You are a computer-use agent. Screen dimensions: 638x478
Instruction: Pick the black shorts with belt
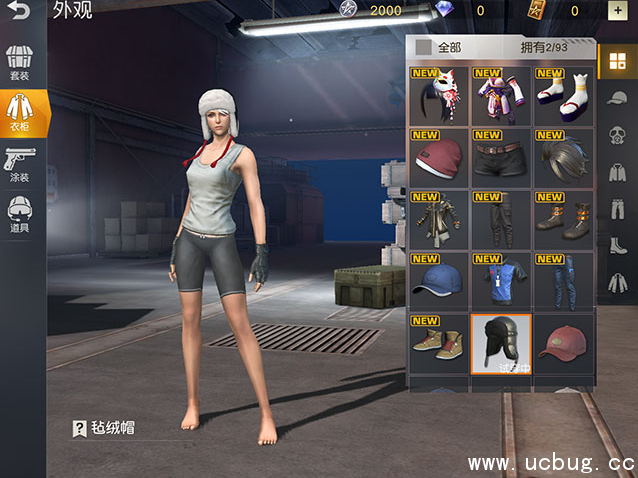pyautogui.click(x=501, y=158)
